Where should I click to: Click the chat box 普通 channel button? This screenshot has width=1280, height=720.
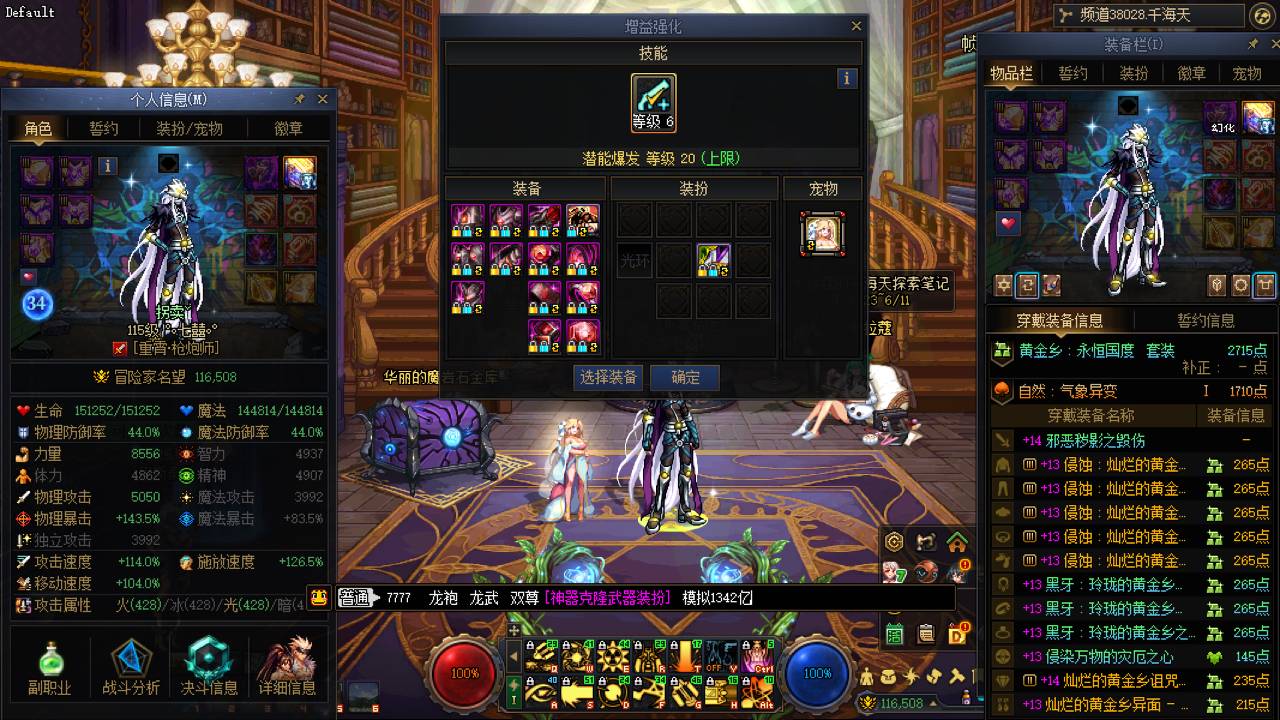[353, 598]
